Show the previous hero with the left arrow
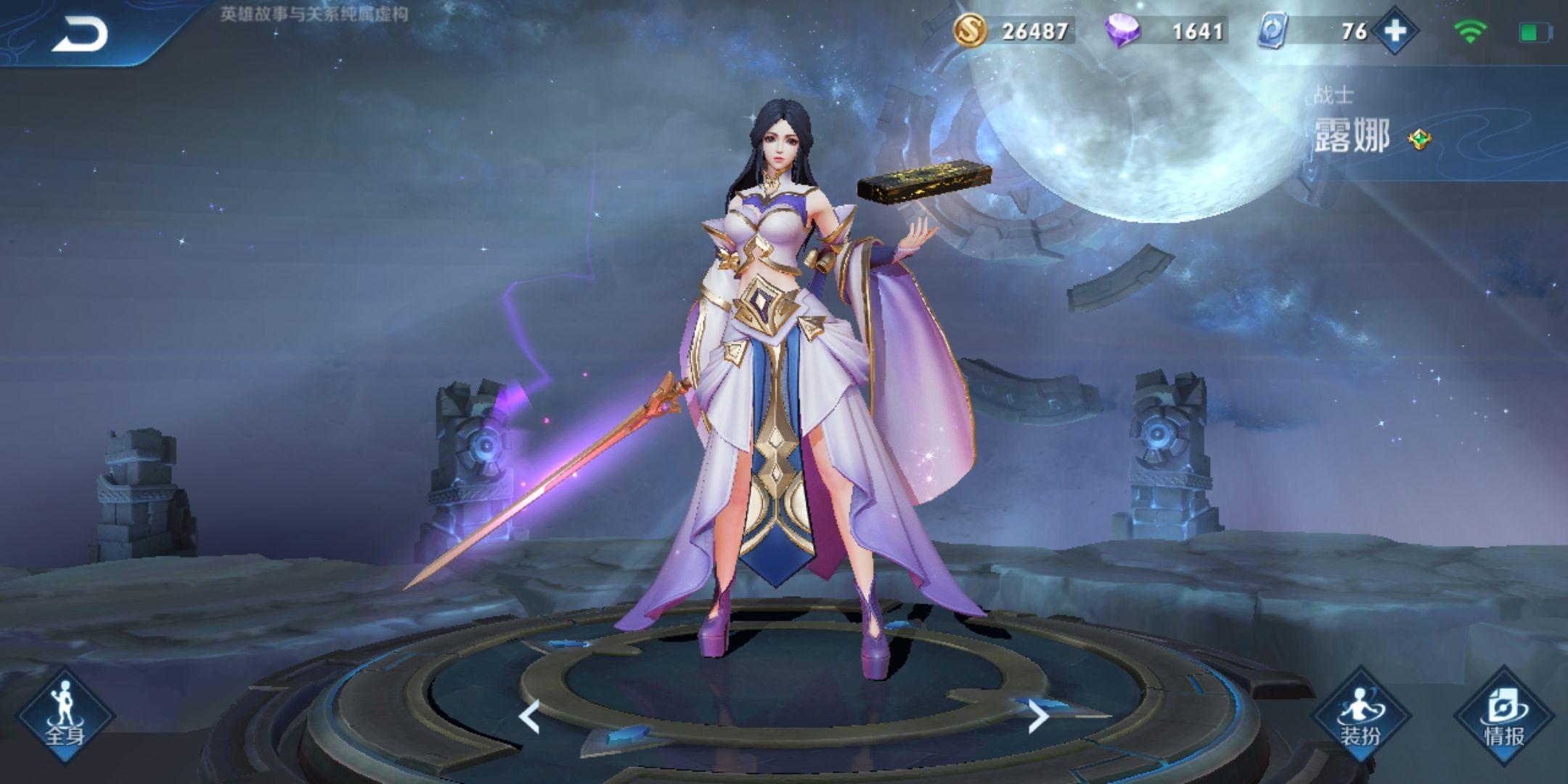The image size is (1568, 784). 530,717
